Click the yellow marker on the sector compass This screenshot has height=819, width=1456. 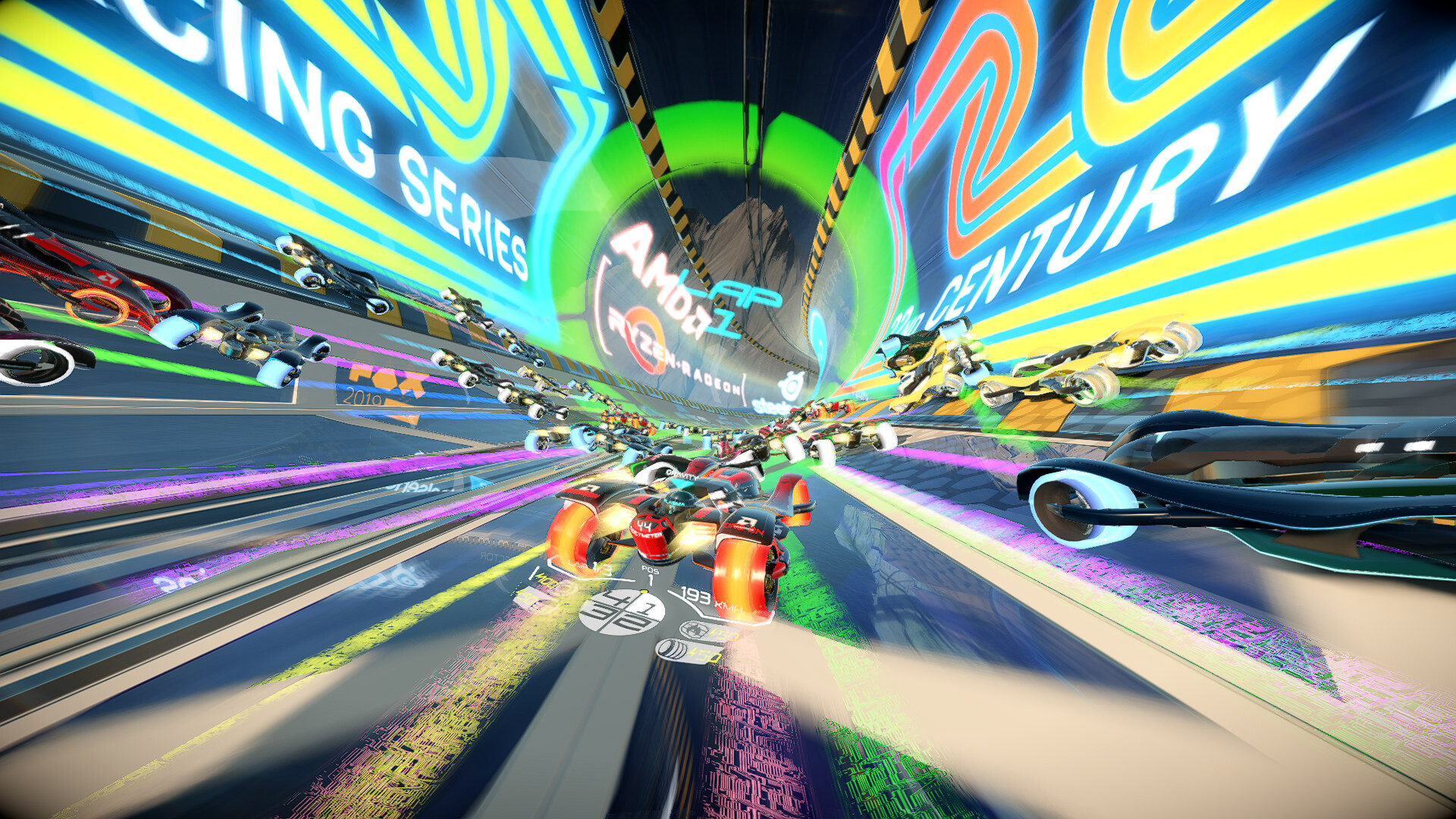click(643, 592)
